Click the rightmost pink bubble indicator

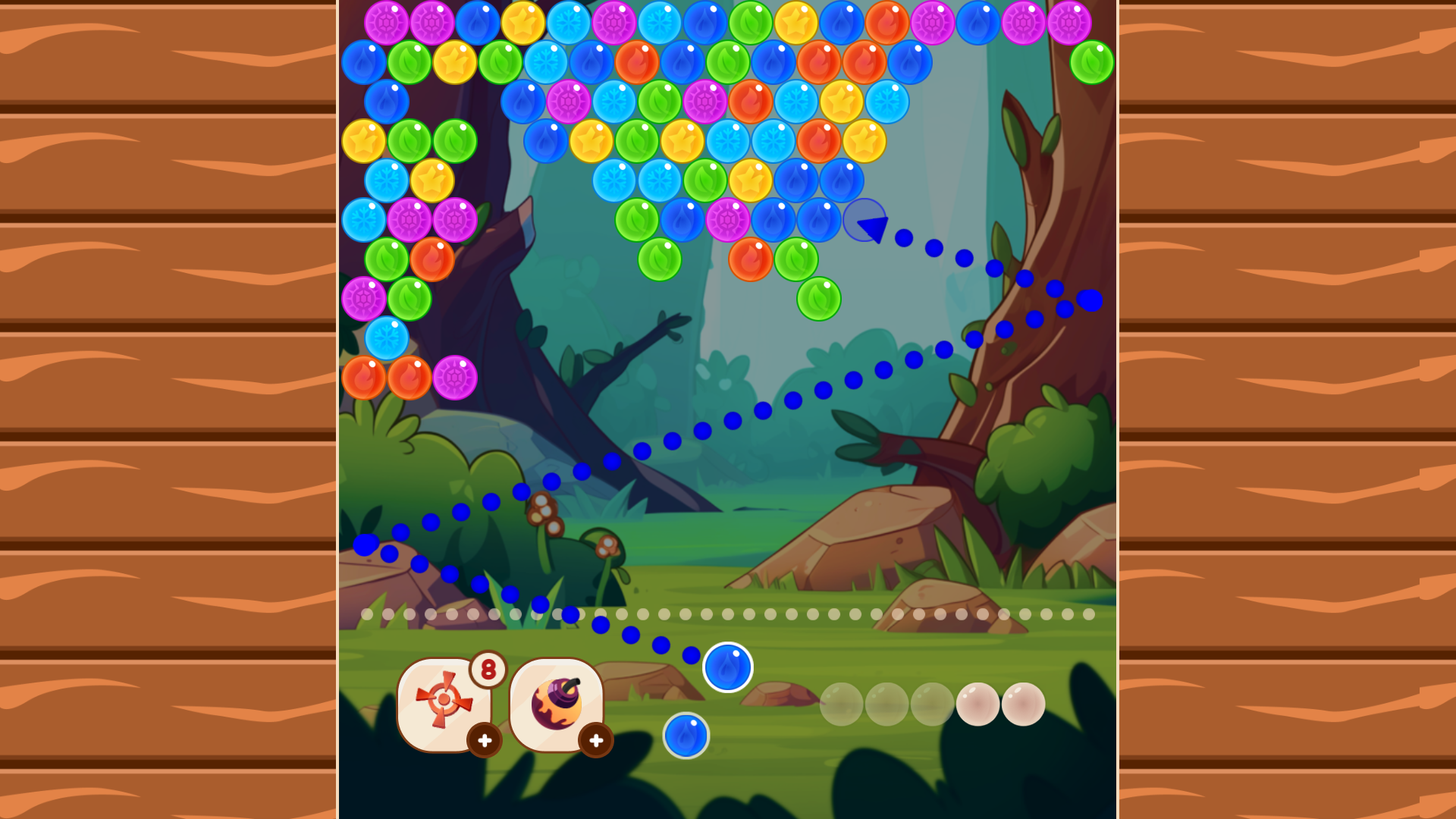click(1024, 704)
